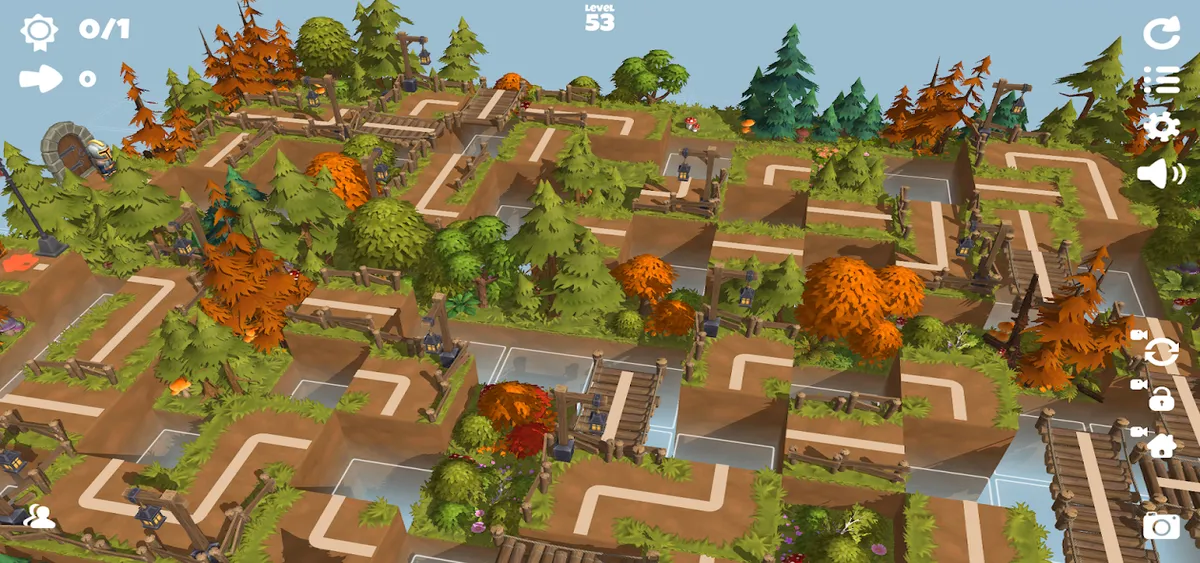1200x563 pixels.
Task: Take a screenshot with the camera button
Action: coord(1161,524)
